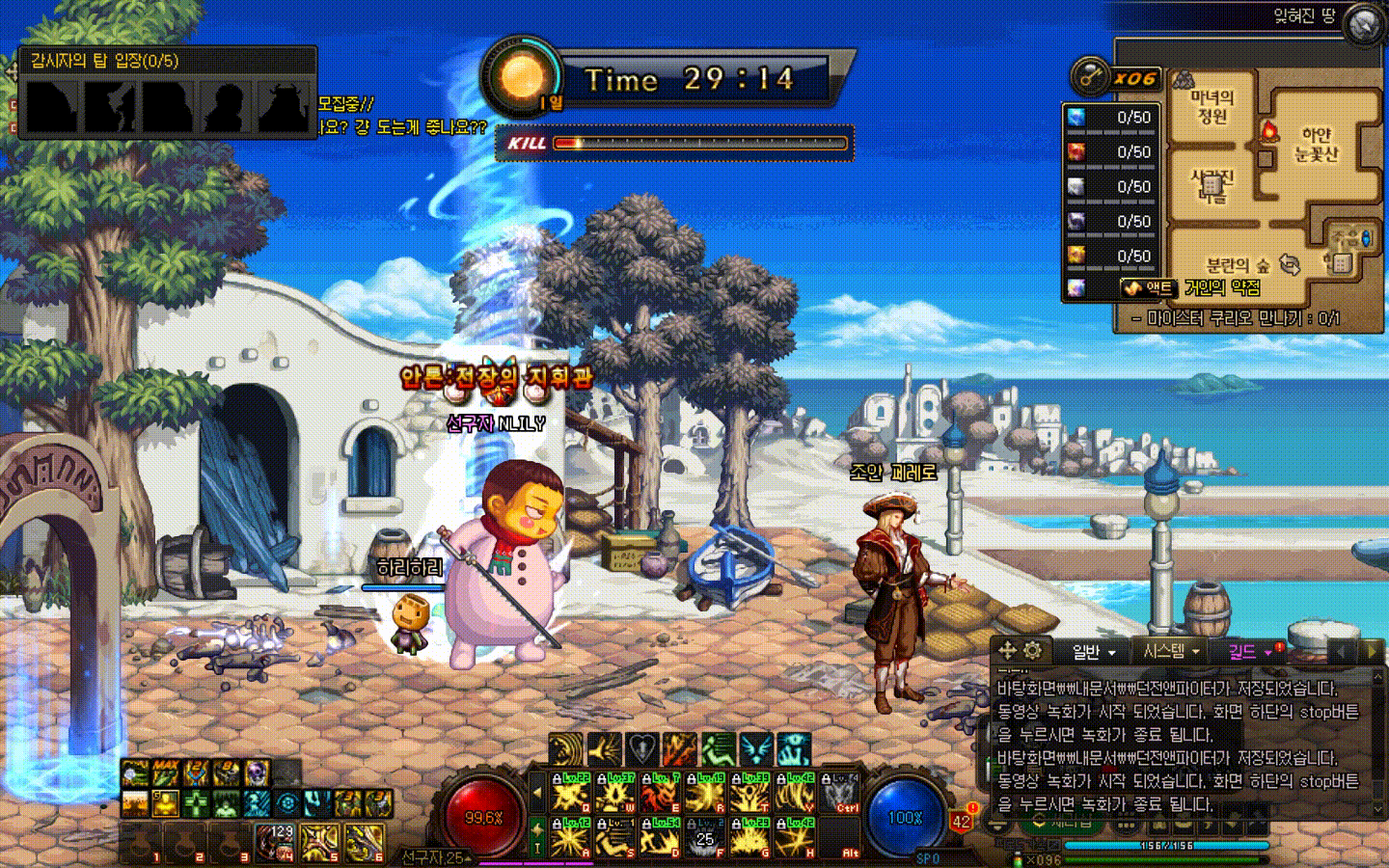
Task: Choose the 분란의 숲 map region
Action: tap(1238, 264)
